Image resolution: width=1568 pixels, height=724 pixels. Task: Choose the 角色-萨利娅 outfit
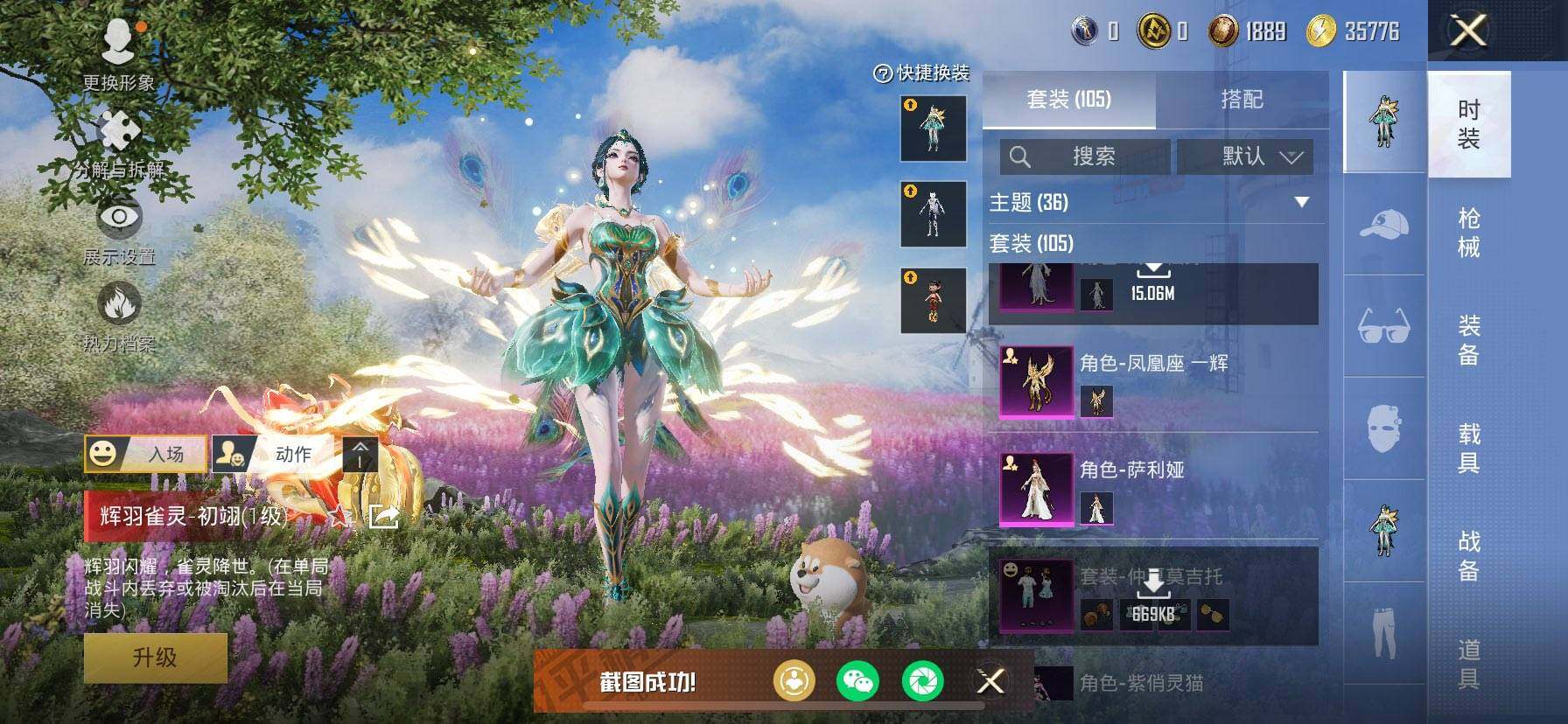1155,490
